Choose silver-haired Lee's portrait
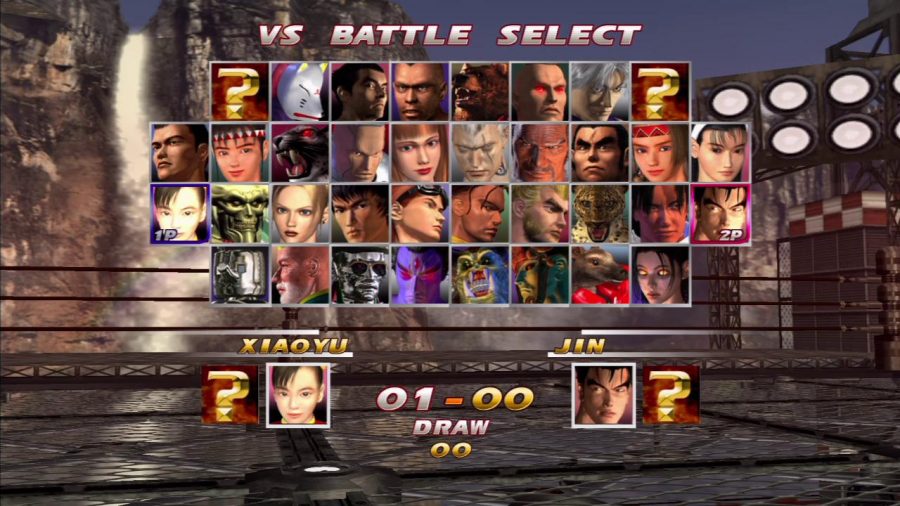900x506 pixels. 600,91
